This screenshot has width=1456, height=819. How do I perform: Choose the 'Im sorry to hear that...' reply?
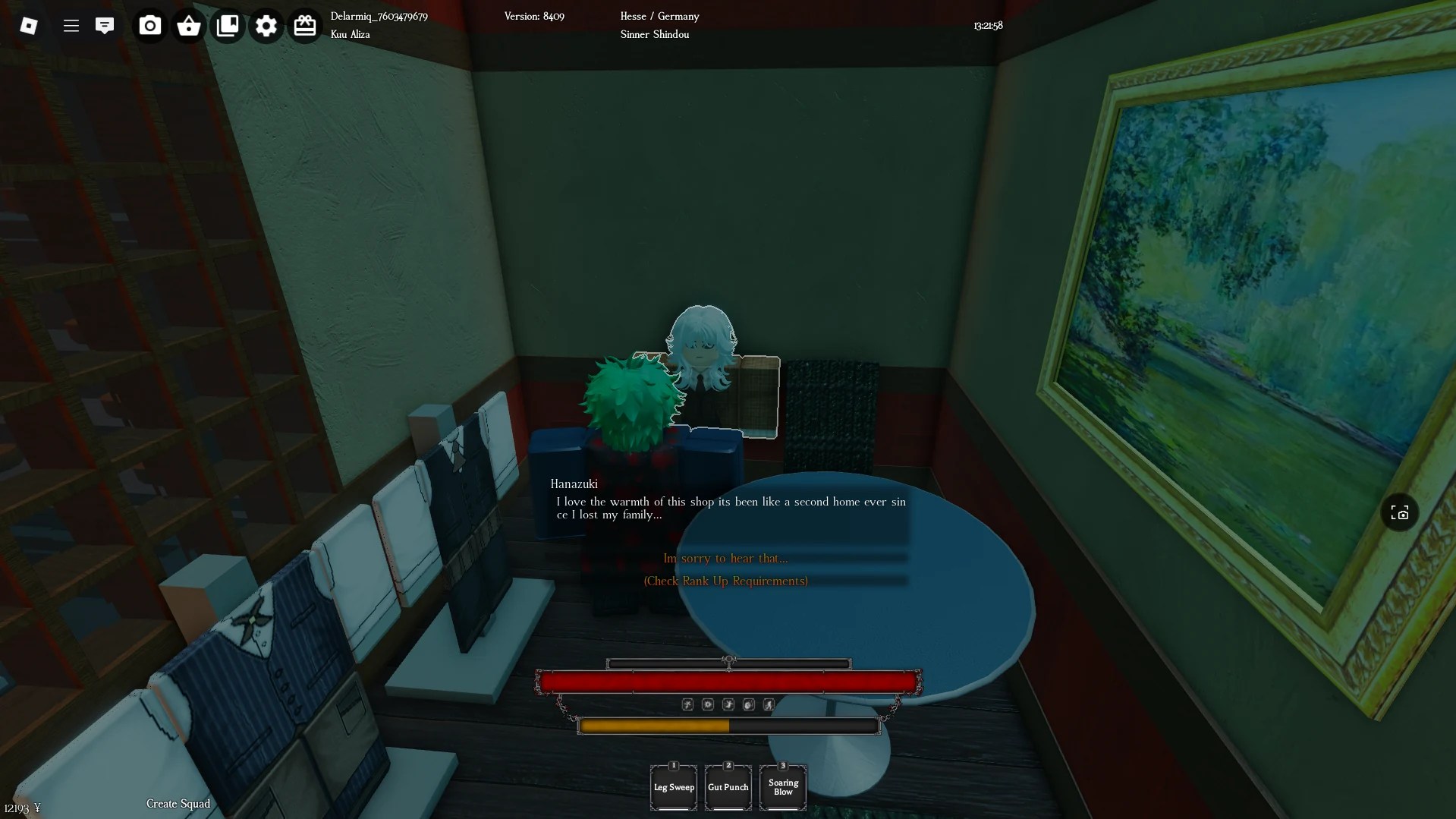pos(725,558)
